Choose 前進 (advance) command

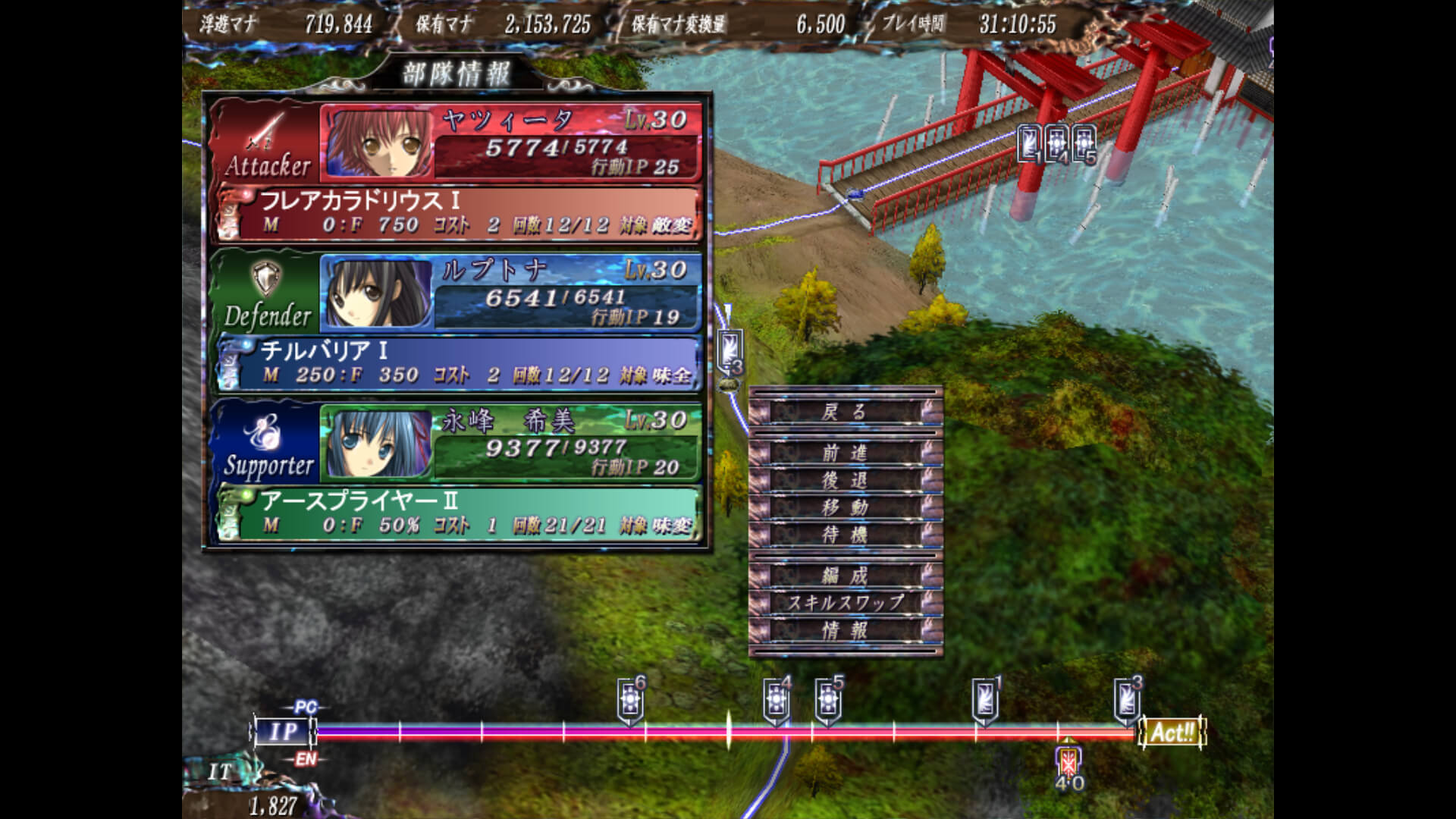tap(845, 453)
